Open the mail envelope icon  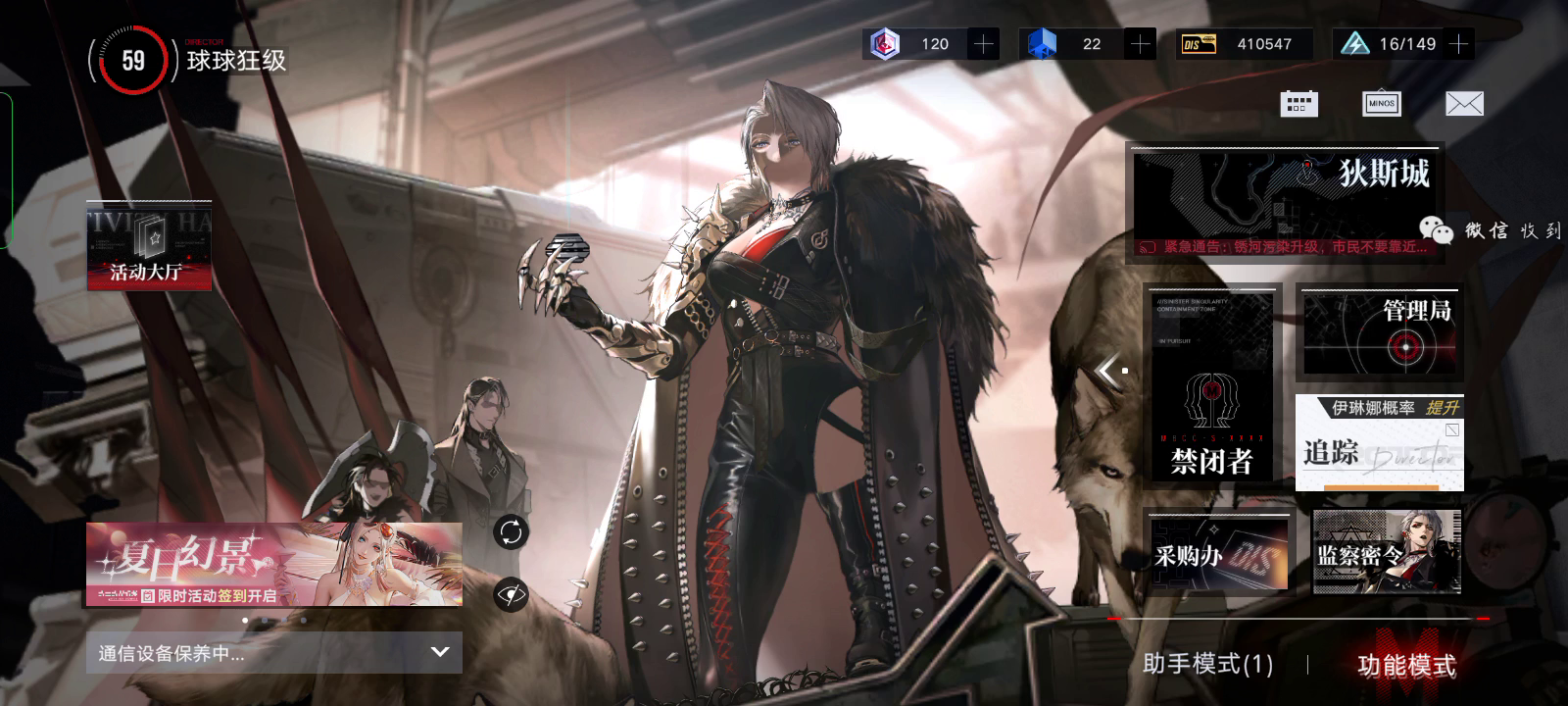tap(1464, 104)
